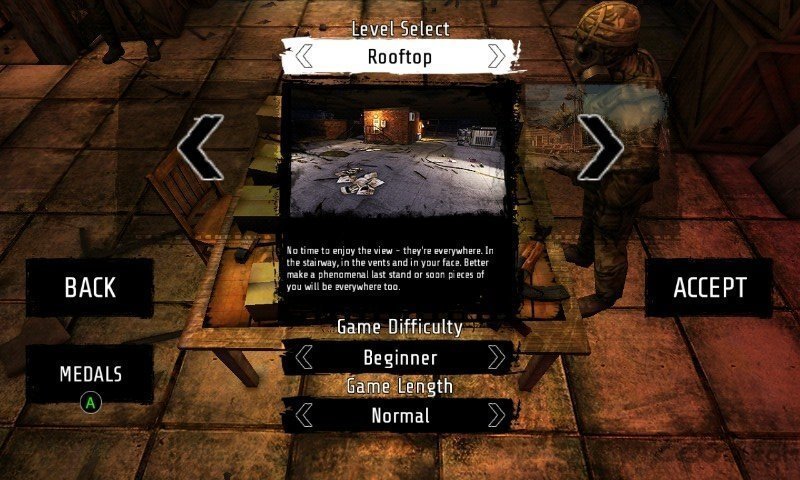Confirm the level with ACCEPT
Image resolution: width=800 pixels, height=480 pixels.
(x=709, y=288)
